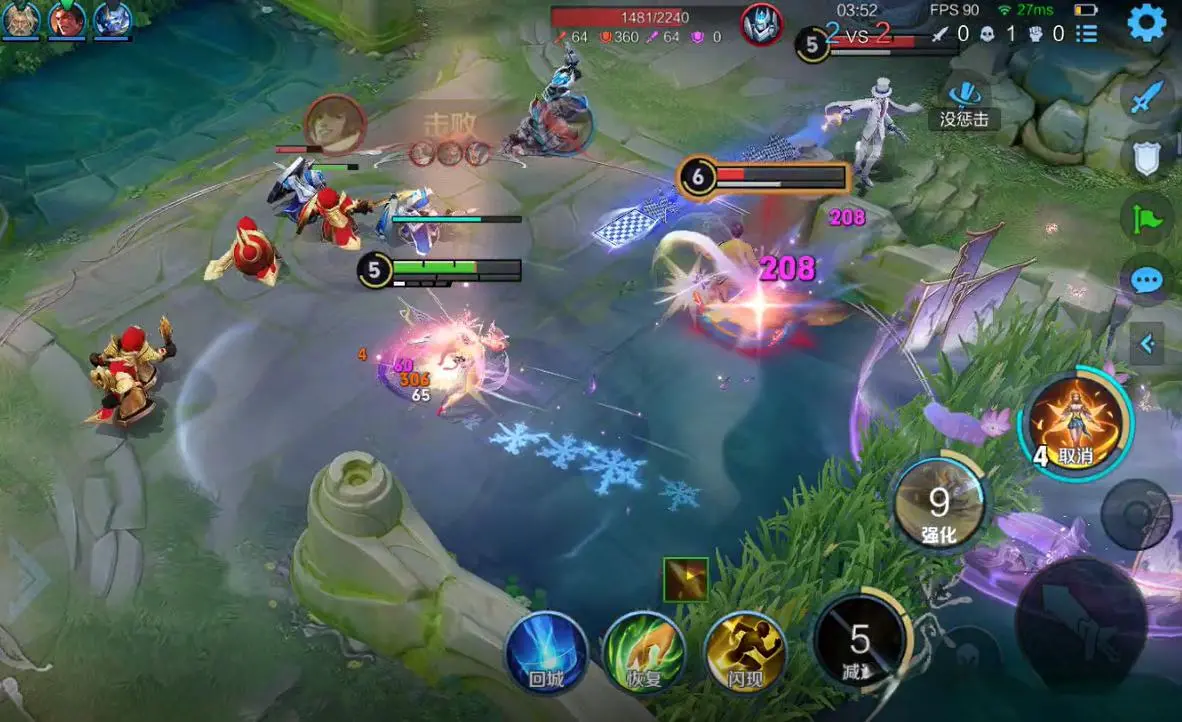Viewport: 1182px width, 722px height.
Task: Hit the large basic attack button
Action: pyautogui.click(x=1081, y=624)
